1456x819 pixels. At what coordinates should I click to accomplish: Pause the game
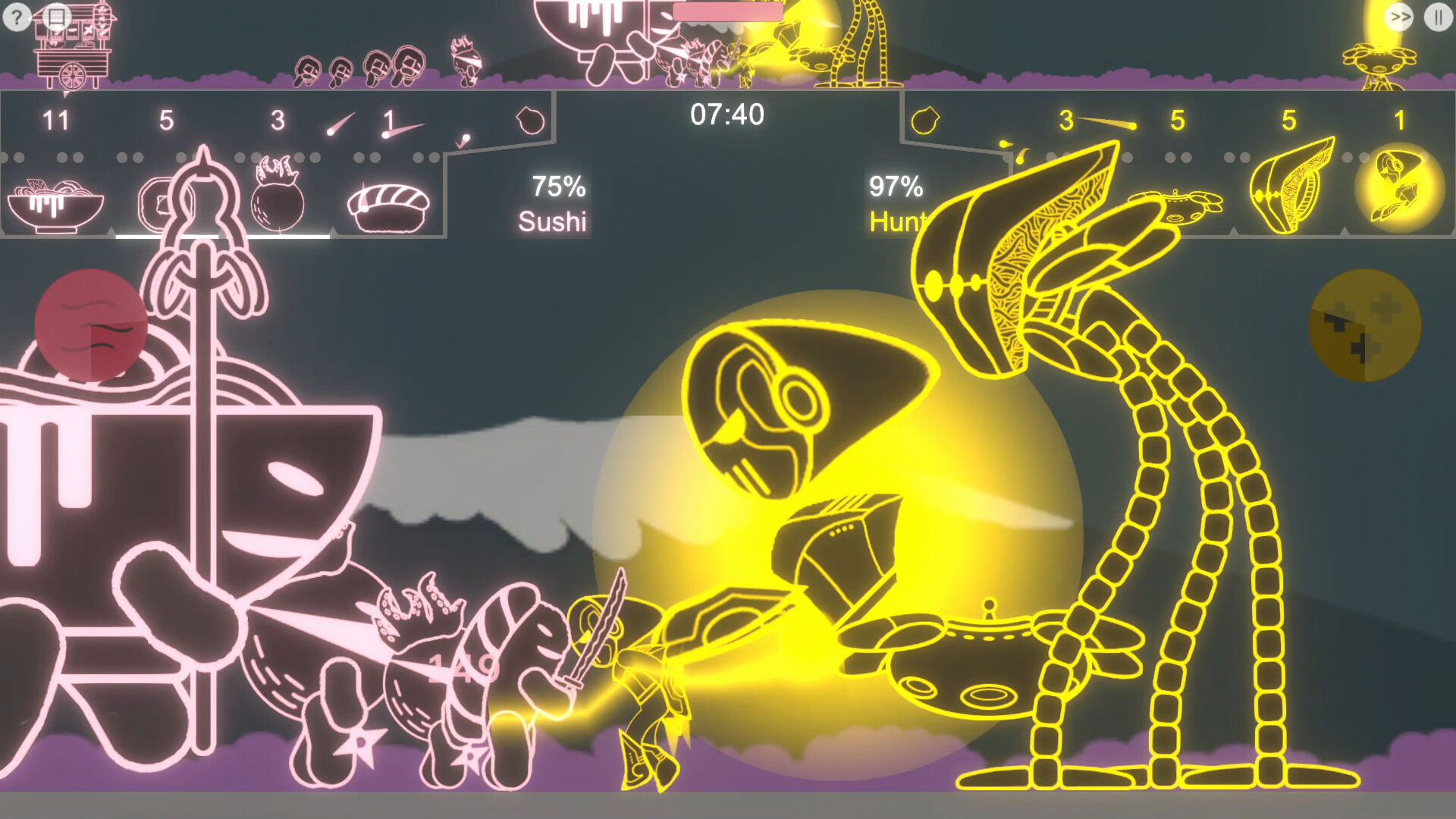1438,17
